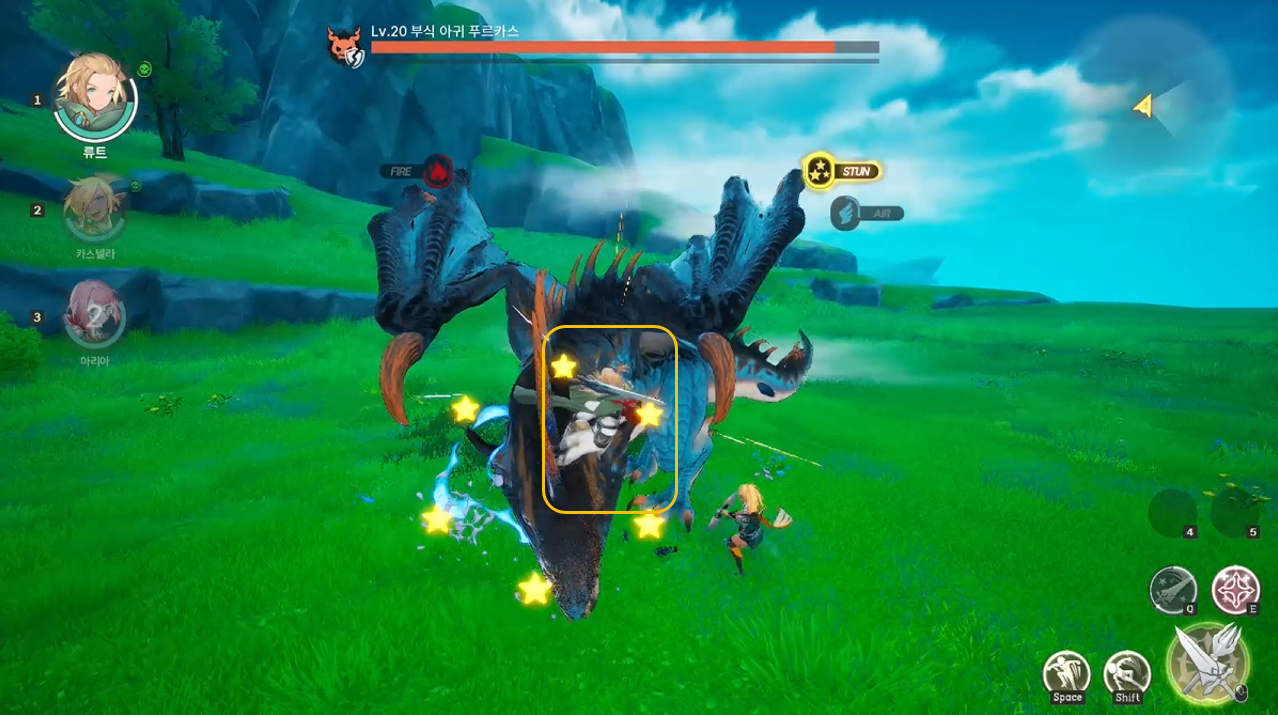
Task: Click the yellow compass direction indicator
Action: [x=1144, y=106]
